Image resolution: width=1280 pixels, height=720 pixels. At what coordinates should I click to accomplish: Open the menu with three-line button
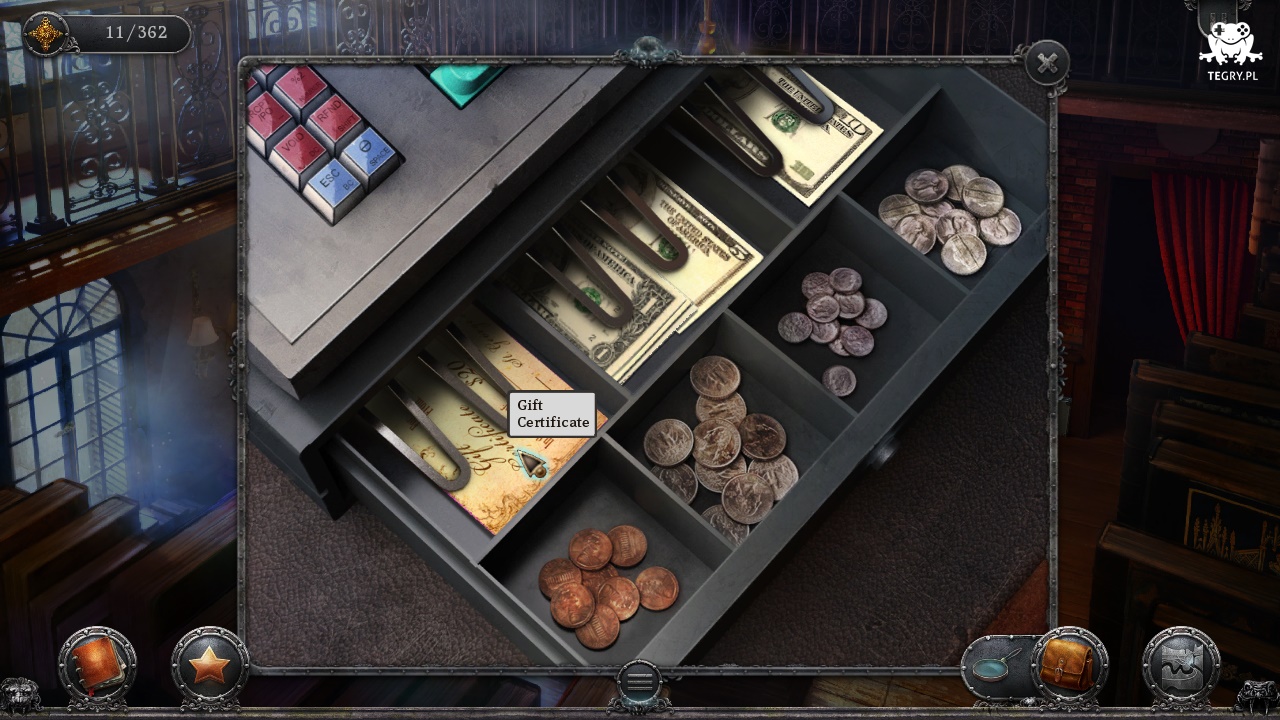point(640,682)
